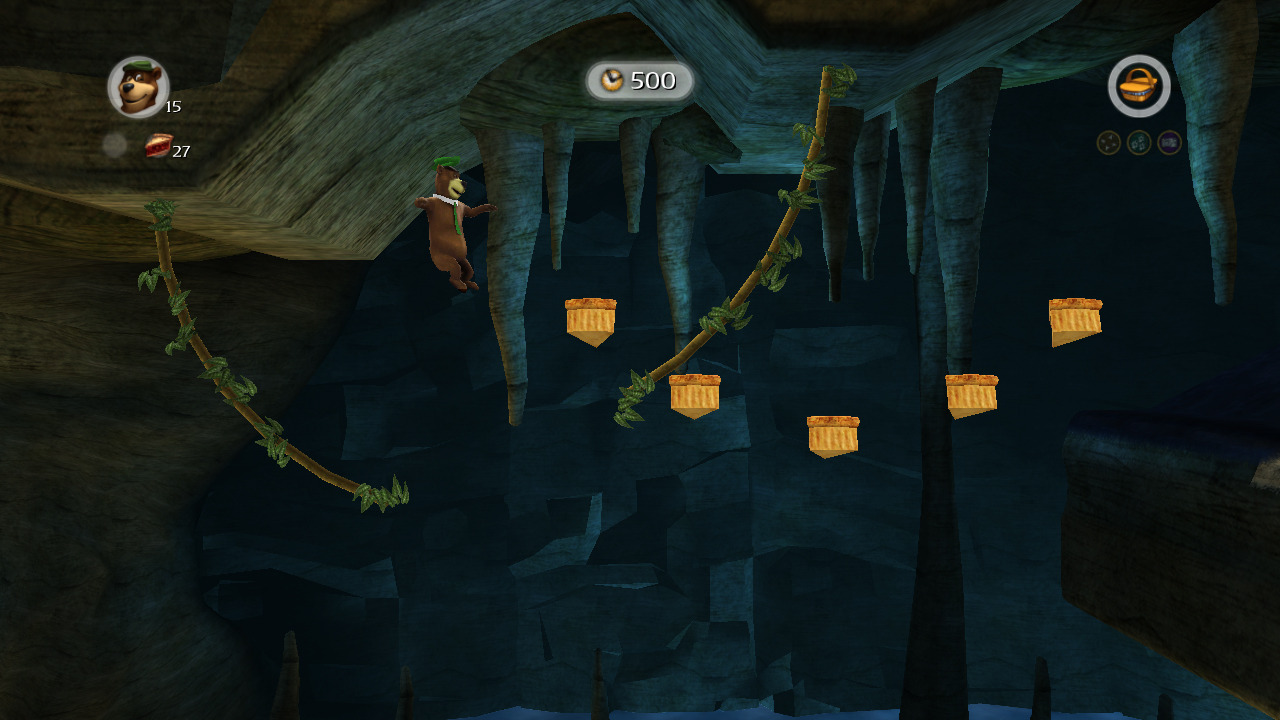The image size is (1280, 720).
Task: Select the pie slice collectible icon
Action: [158, 146]
